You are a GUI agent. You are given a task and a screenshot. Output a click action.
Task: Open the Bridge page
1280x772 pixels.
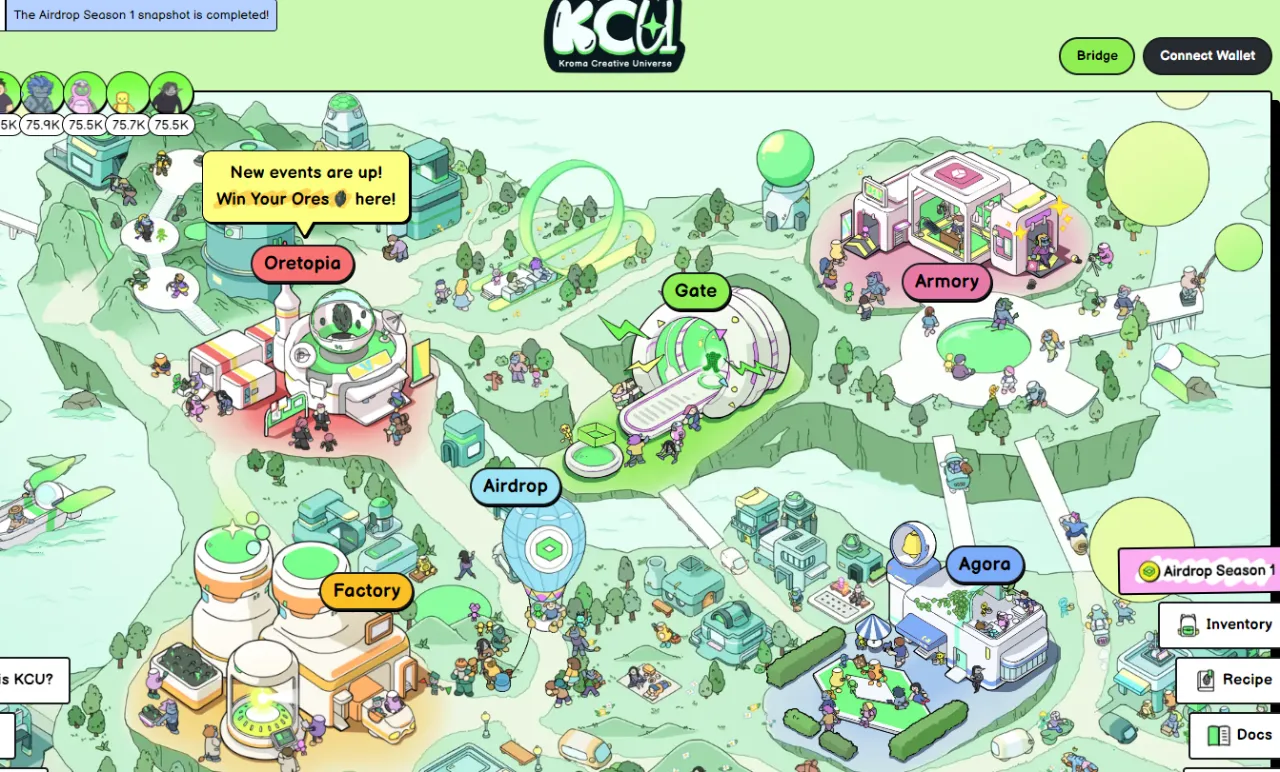tap(1097, 56)
